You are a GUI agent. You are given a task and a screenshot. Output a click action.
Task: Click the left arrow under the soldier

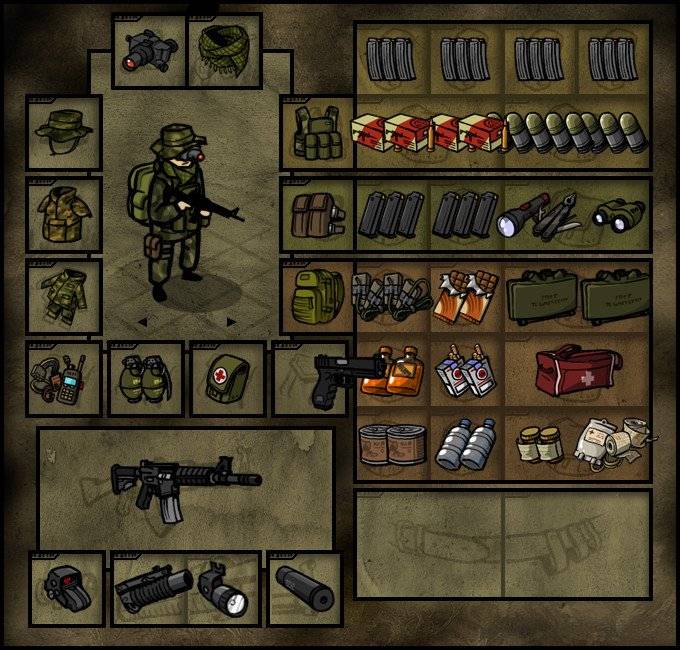[x=141, y=322]
